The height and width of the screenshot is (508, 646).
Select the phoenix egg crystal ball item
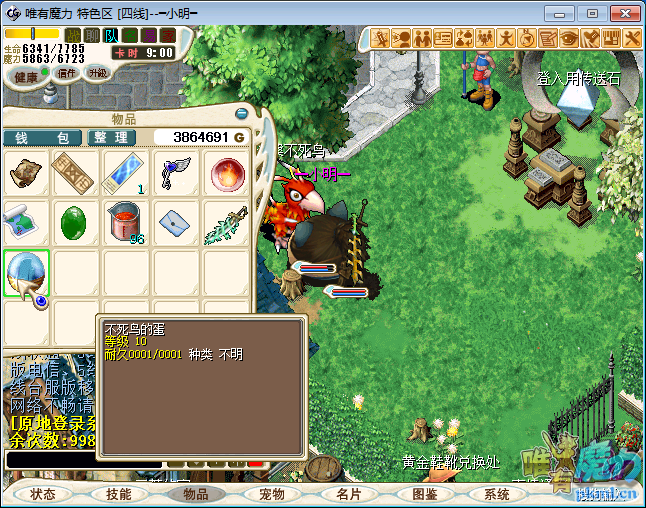pyautogui.click(x=24, y=273)
